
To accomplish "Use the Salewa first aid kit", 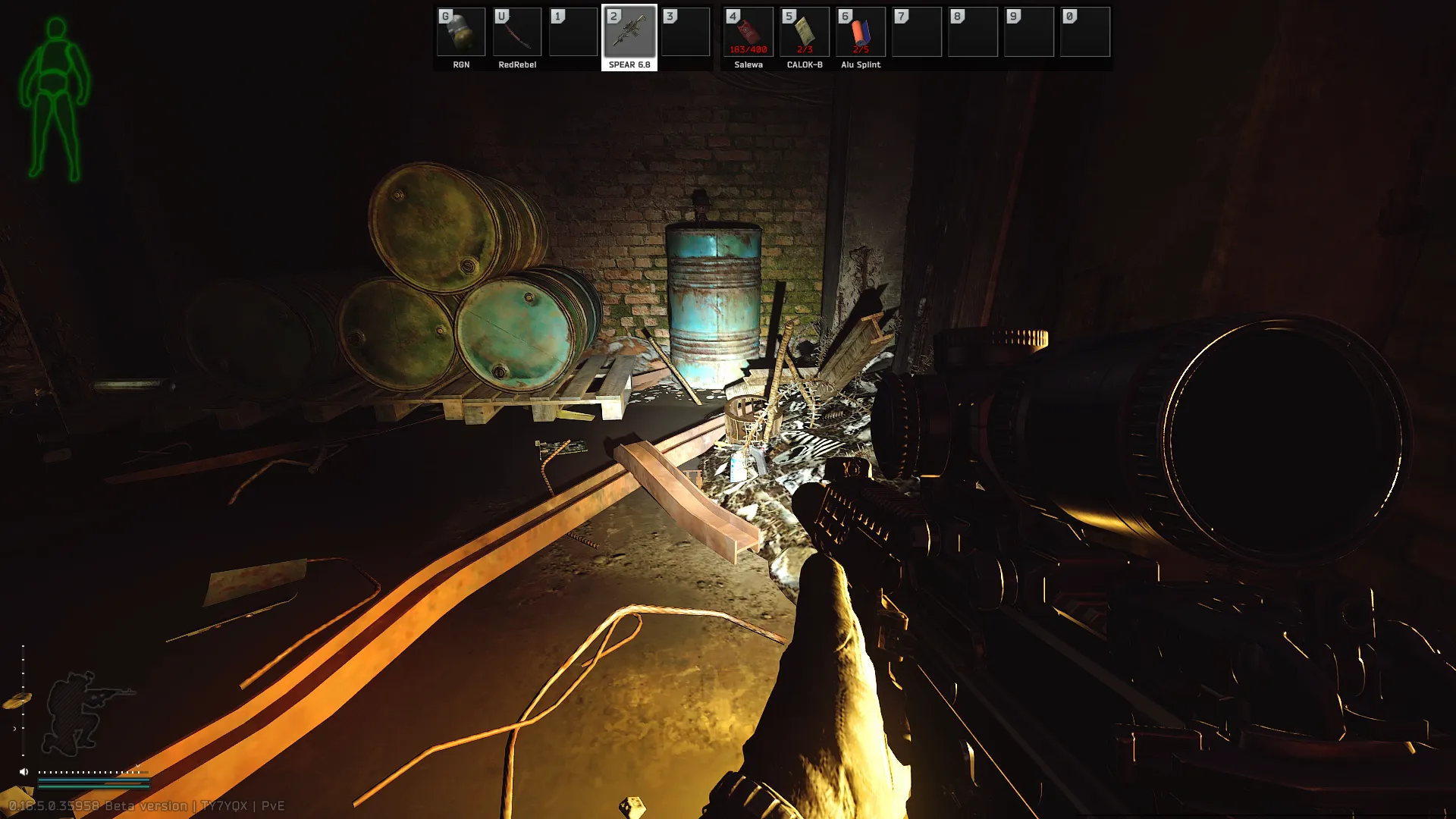I will [748, 33].
